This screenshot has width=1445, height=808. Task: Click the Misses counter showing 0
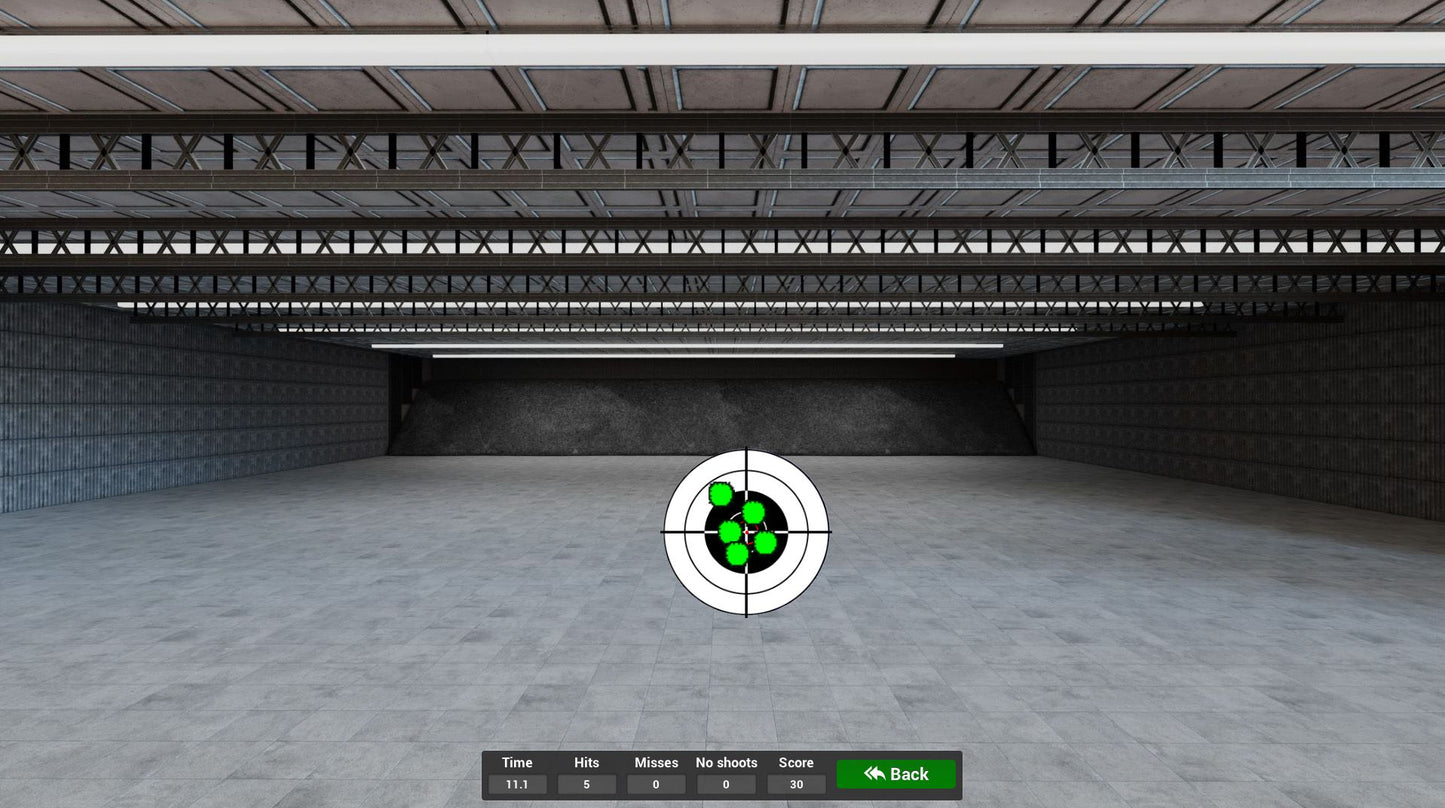point(656,784)
